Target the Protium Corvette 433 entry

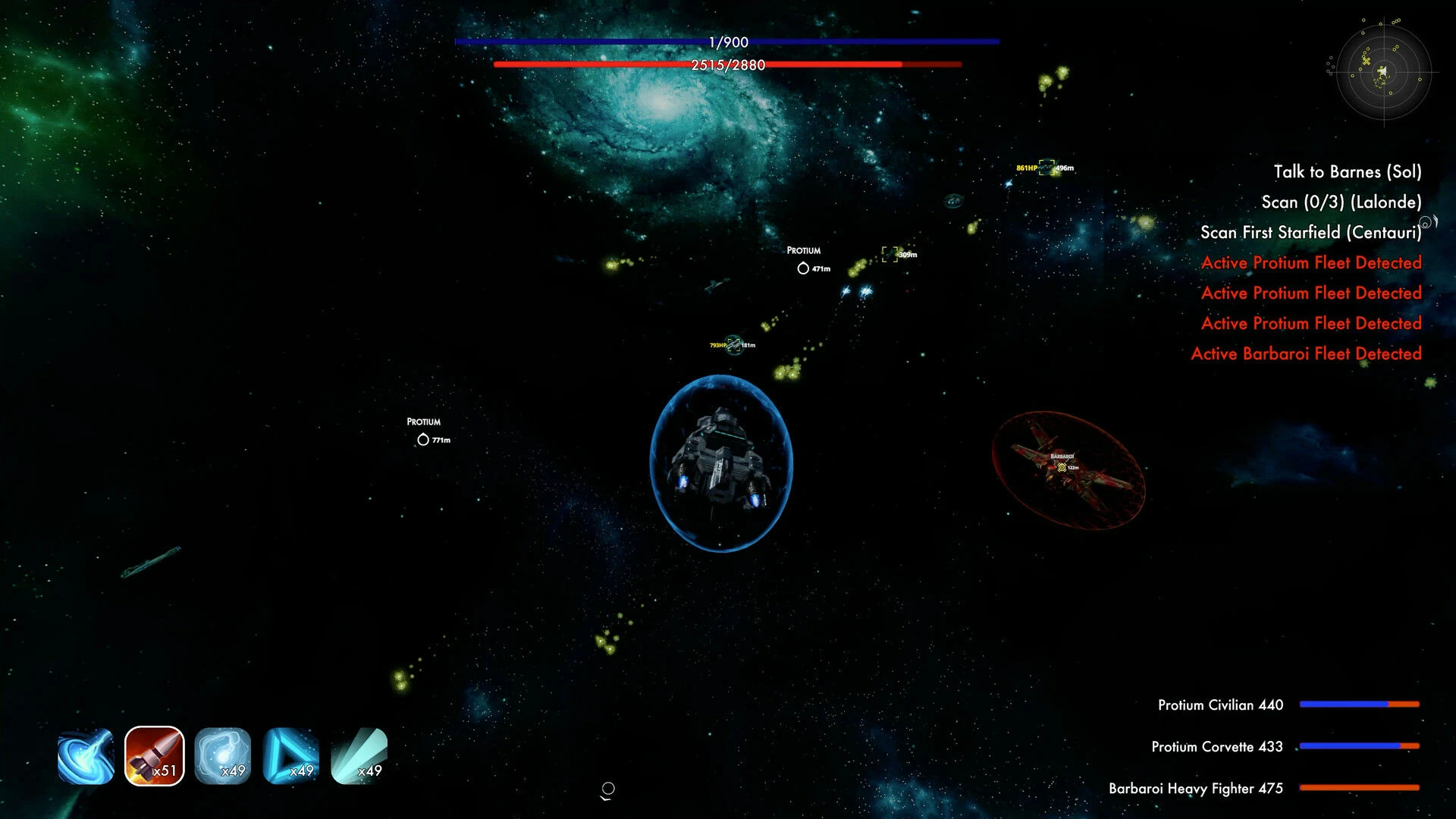pyautogui.click(x=1216, y=747)
